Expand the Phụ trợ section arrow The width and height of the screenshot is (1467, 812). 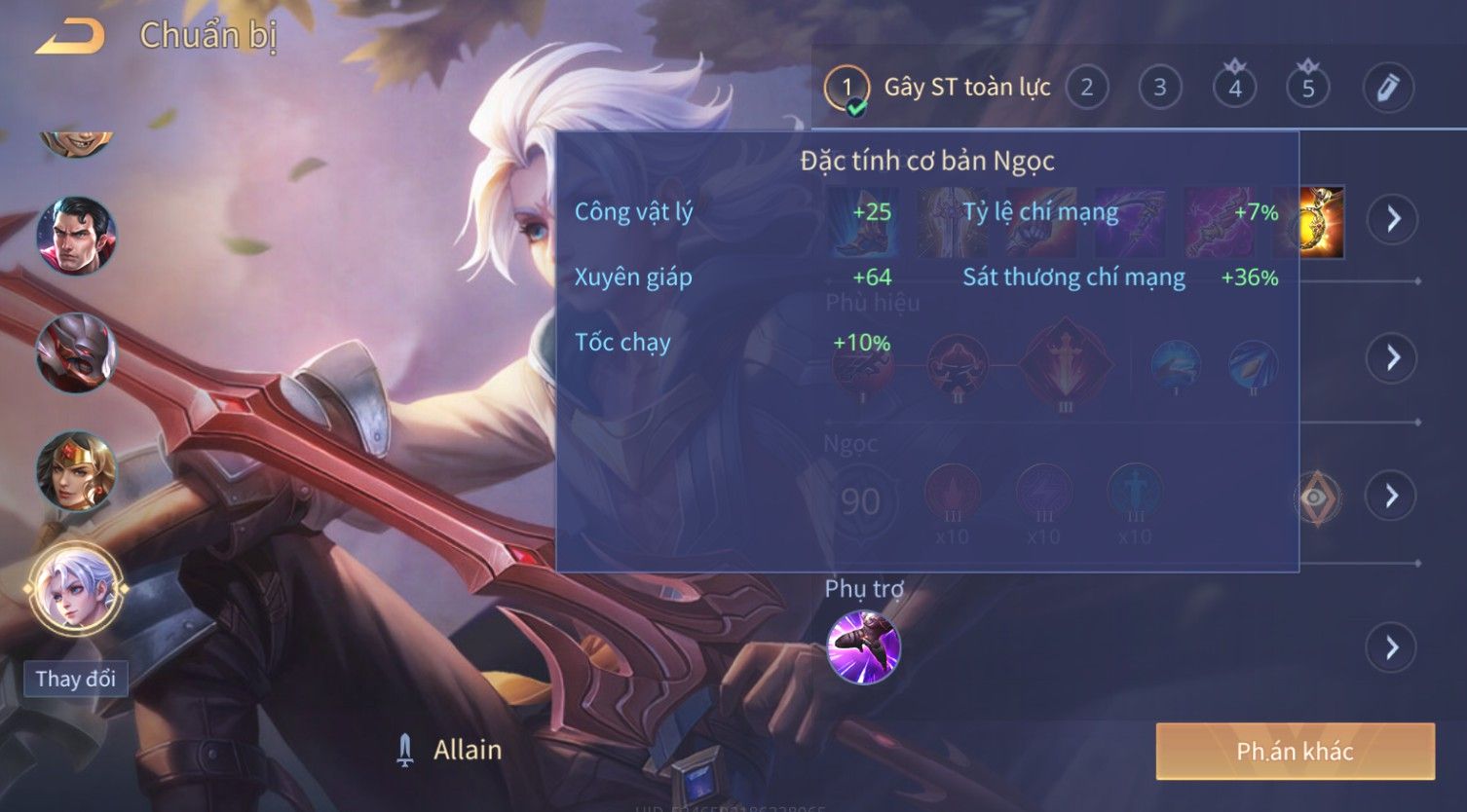1392,647
